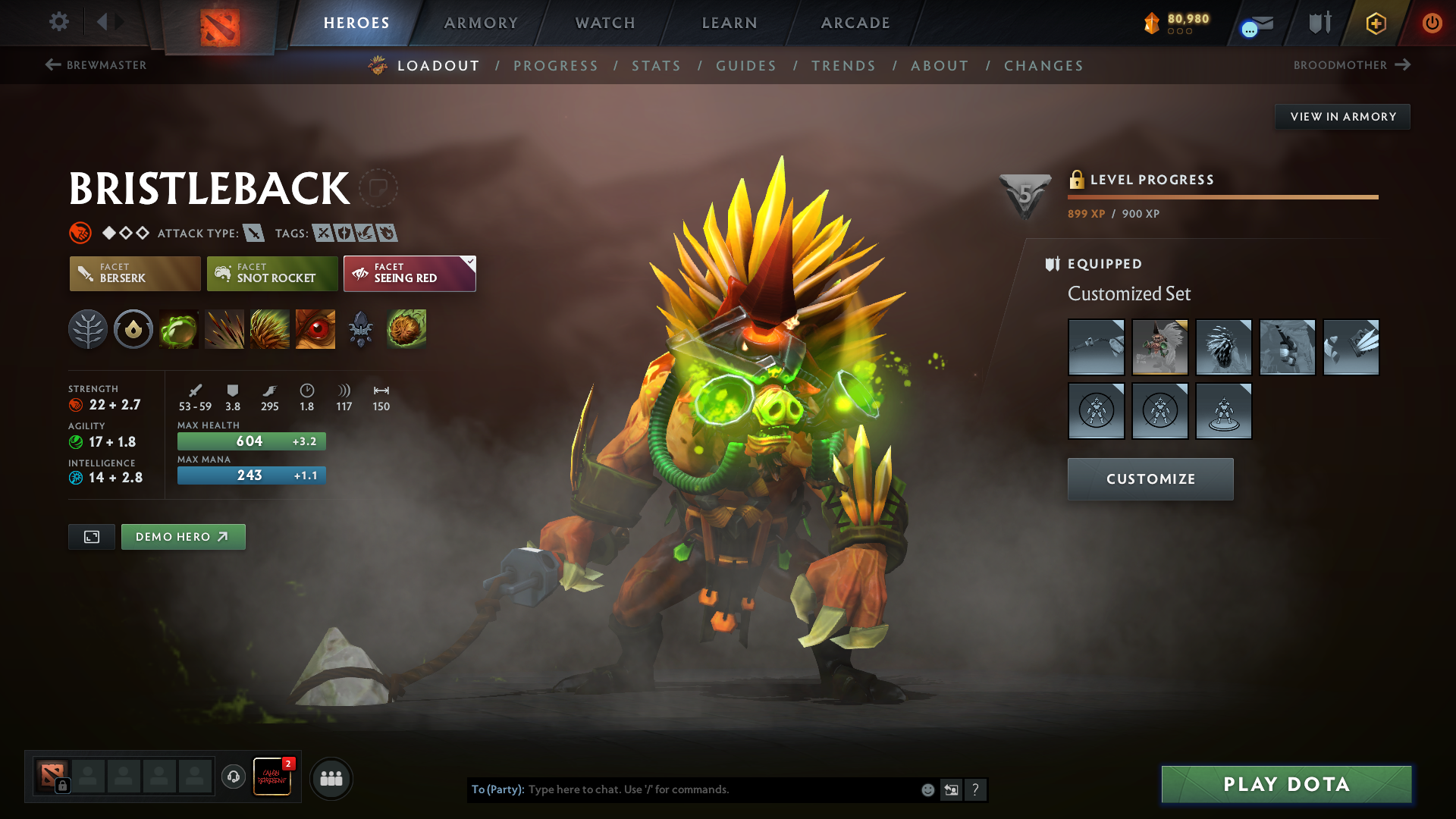Quit the game via power icon
Image resolution: width=1456 pixels, height=819 pixels.
click(x=1432, y=23)
